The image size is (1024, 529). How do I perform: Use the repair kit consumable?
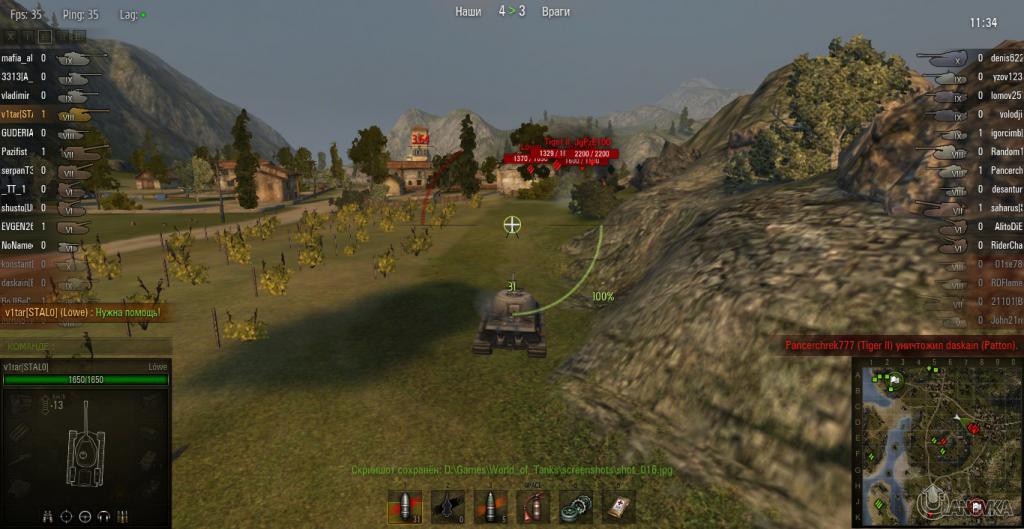575,507
